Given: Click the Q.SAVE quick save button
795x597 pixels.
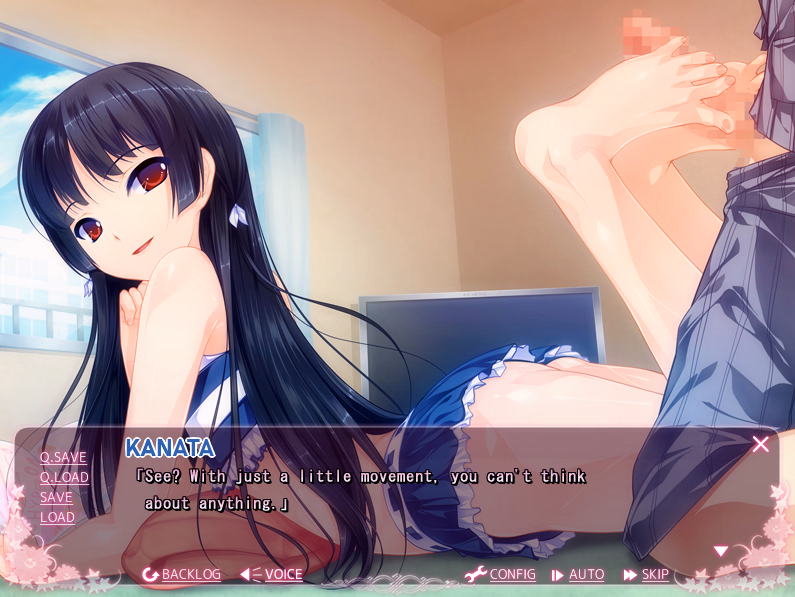Looking at the screenshot, I should point(63,457).
